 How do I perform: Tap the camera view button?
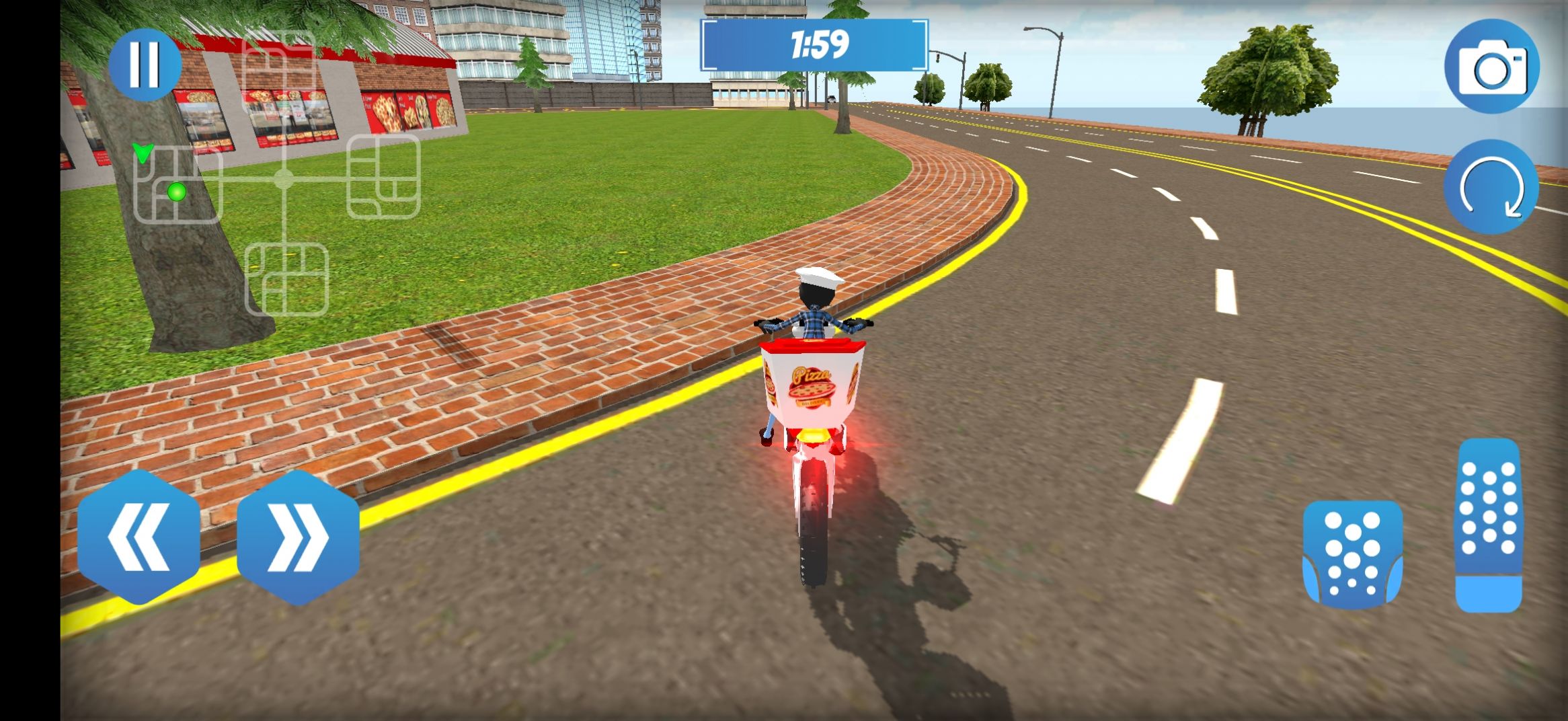(x=1491, y=67)
